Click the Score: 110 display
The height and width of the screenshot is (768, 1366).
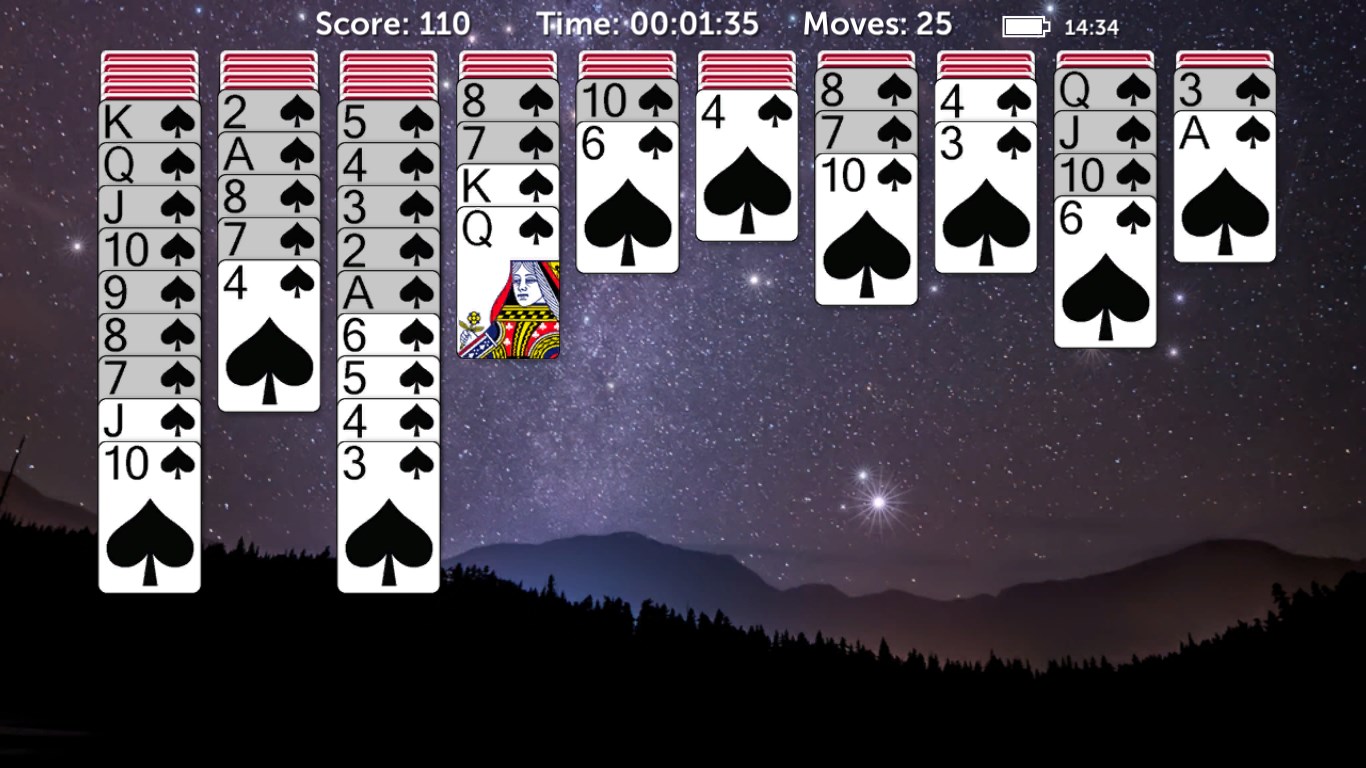pos(393,22)
